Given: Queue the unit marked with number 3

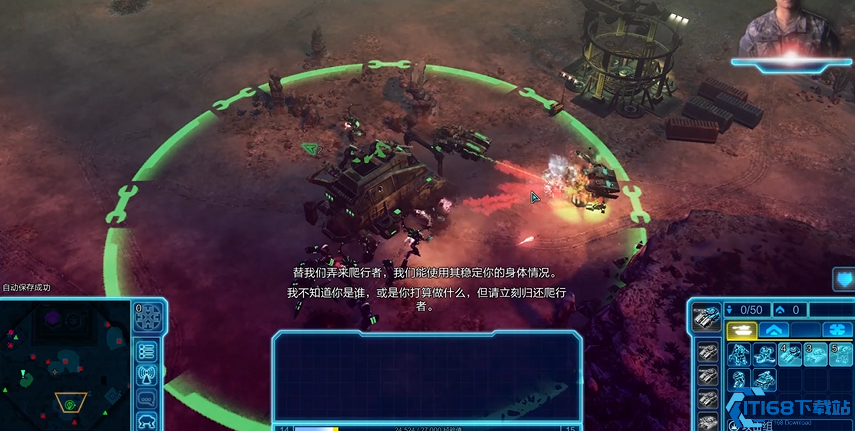Looking at the screenshot, I should pos(816,354).
